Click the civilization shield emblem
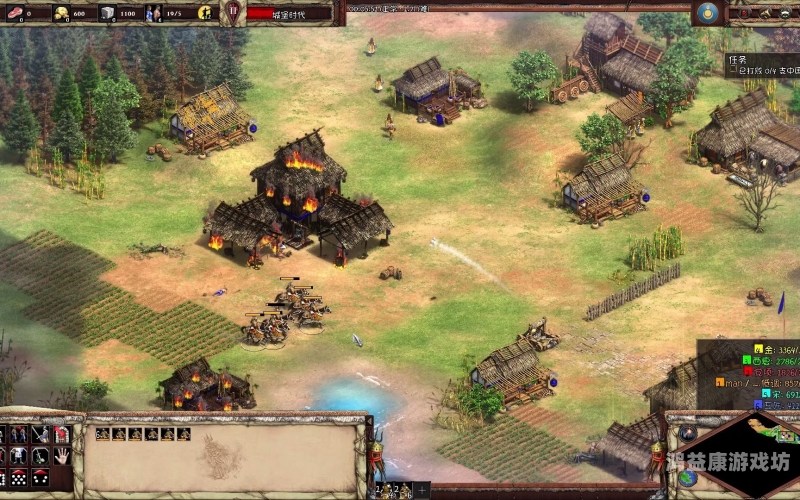 [233, 13]
